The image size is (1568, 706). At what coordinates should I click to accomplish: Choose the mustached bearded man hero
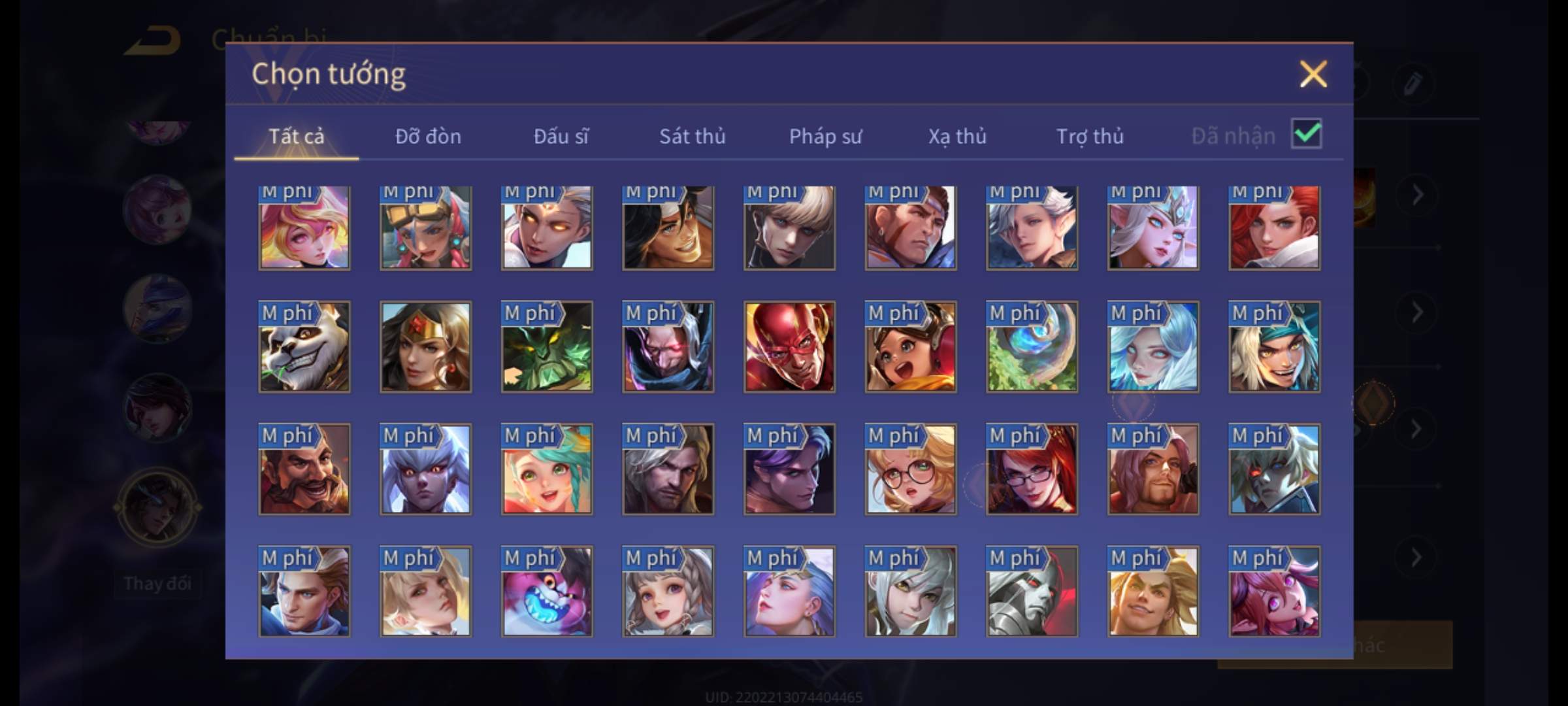click(304, 469)
